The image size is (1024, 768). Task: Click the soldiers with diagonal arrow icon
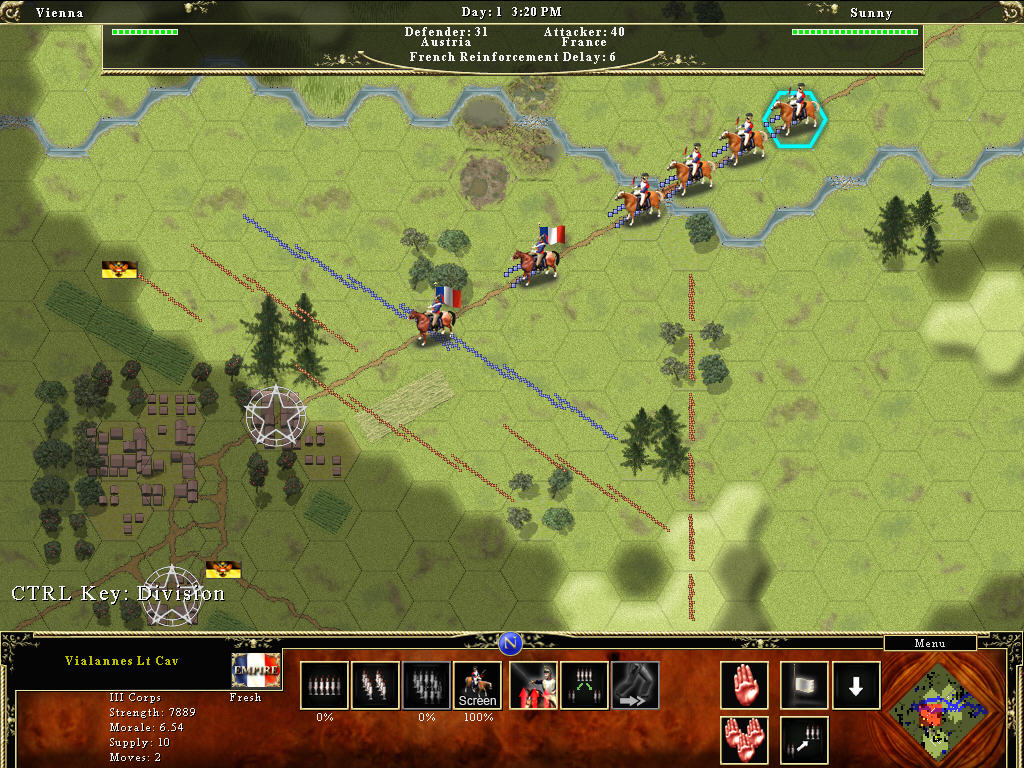point(804,740)
